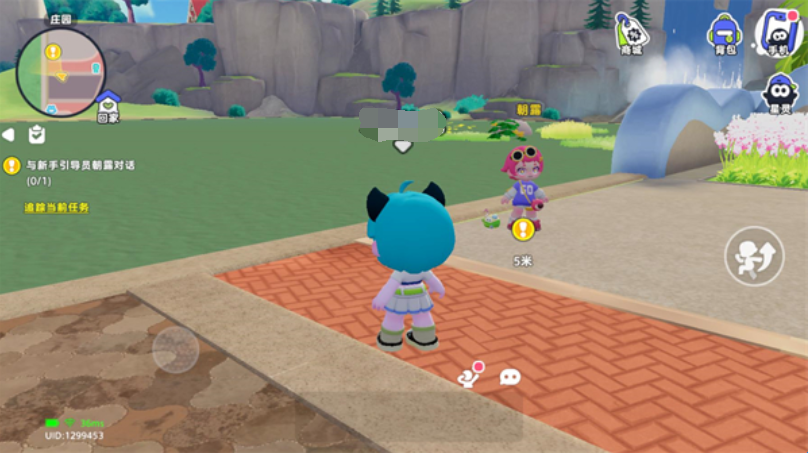Viewport: 808px width, 453px height.
Task: Open the 手机 phone menu
Action: click(779, 31)
